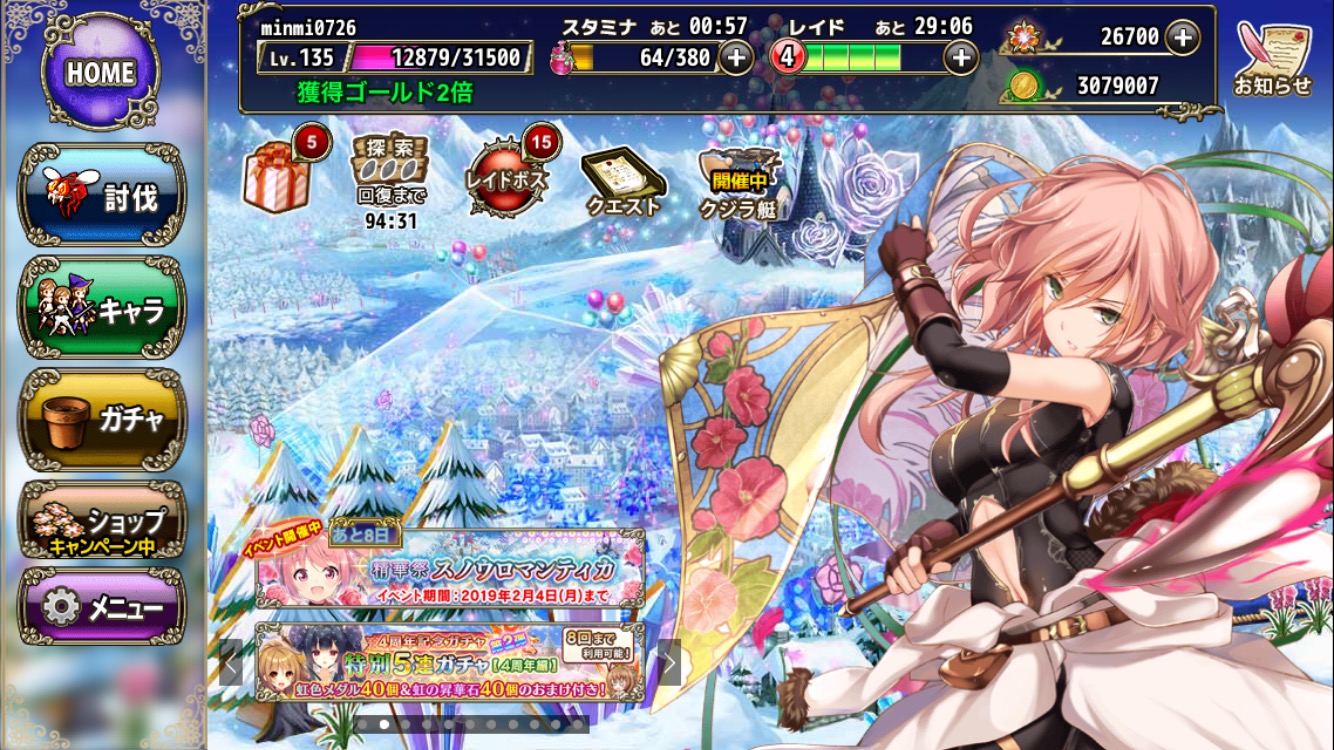This screenshot has width=1334, height=750.
Task: Open the クエスト quest panel
Action: (623, 181)
